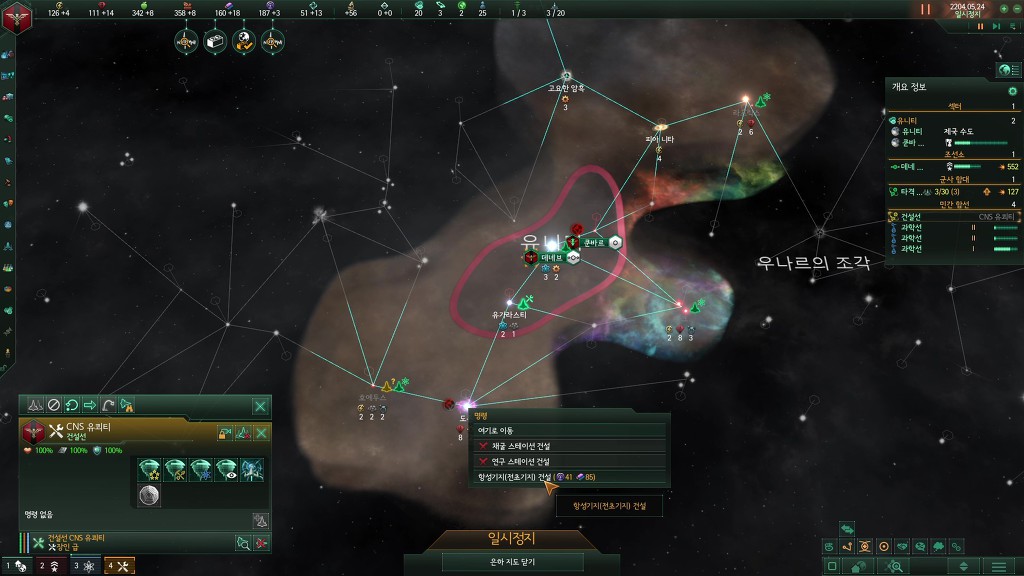This screenshot has height=576, width=1024.
Task: Open the outliner settings gear
Action: [1012, 91]
